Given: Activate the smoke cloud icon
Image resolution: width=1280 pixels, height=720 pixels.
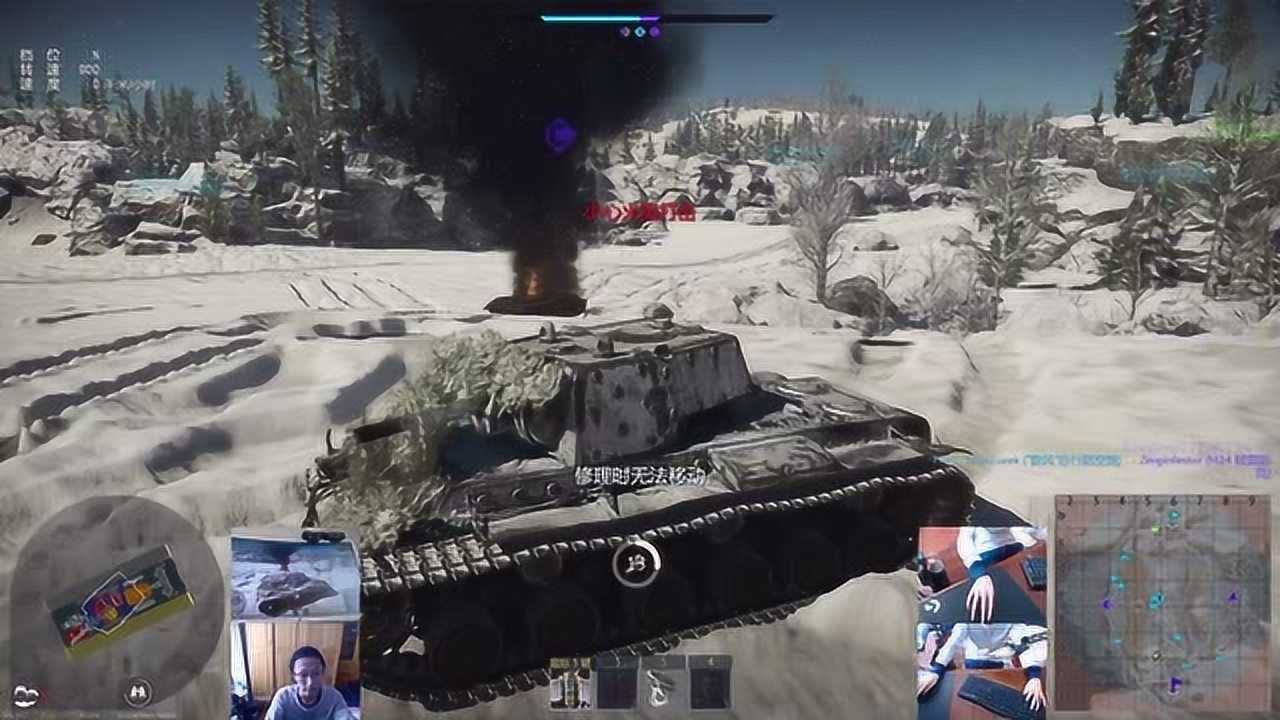Looking at the screenshot, I should point(28,693).
